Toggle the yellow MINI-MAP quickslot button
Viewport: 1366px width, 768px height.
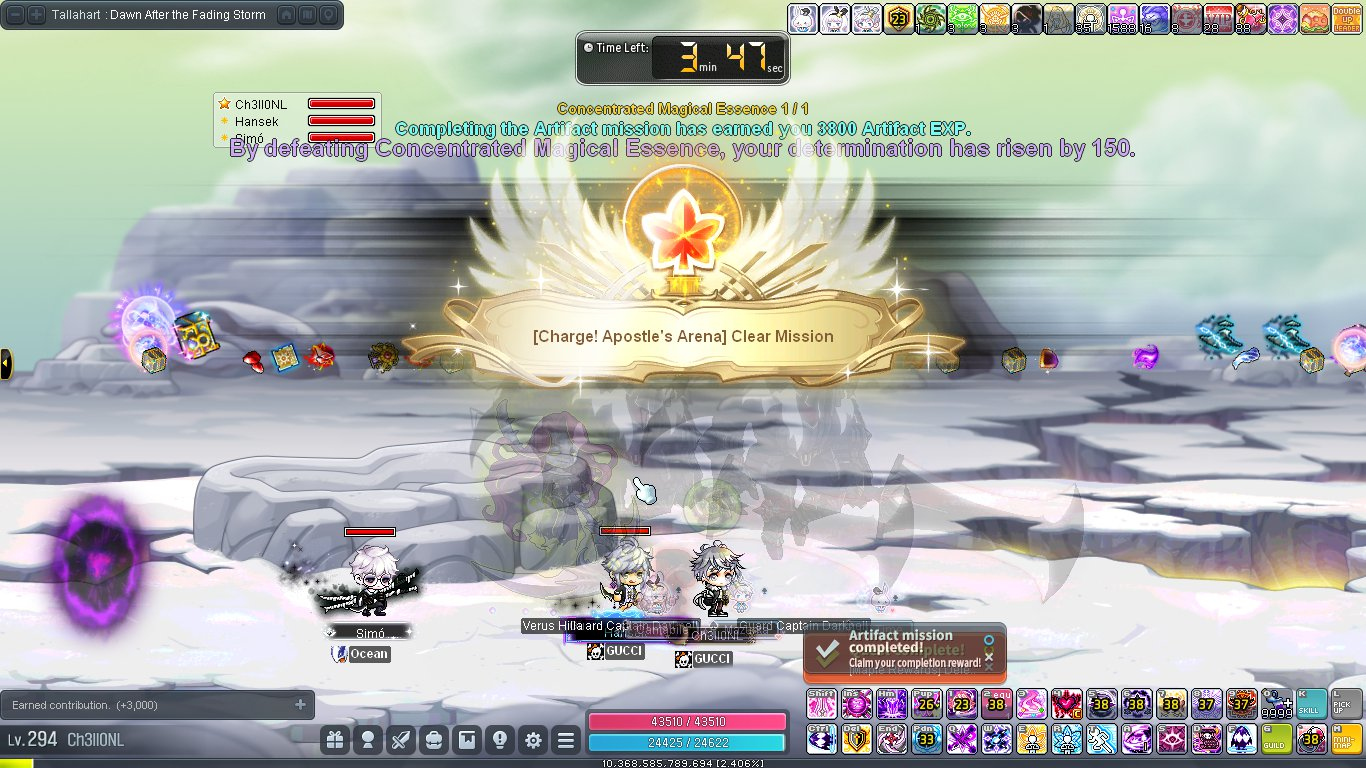pos(1345,739)
